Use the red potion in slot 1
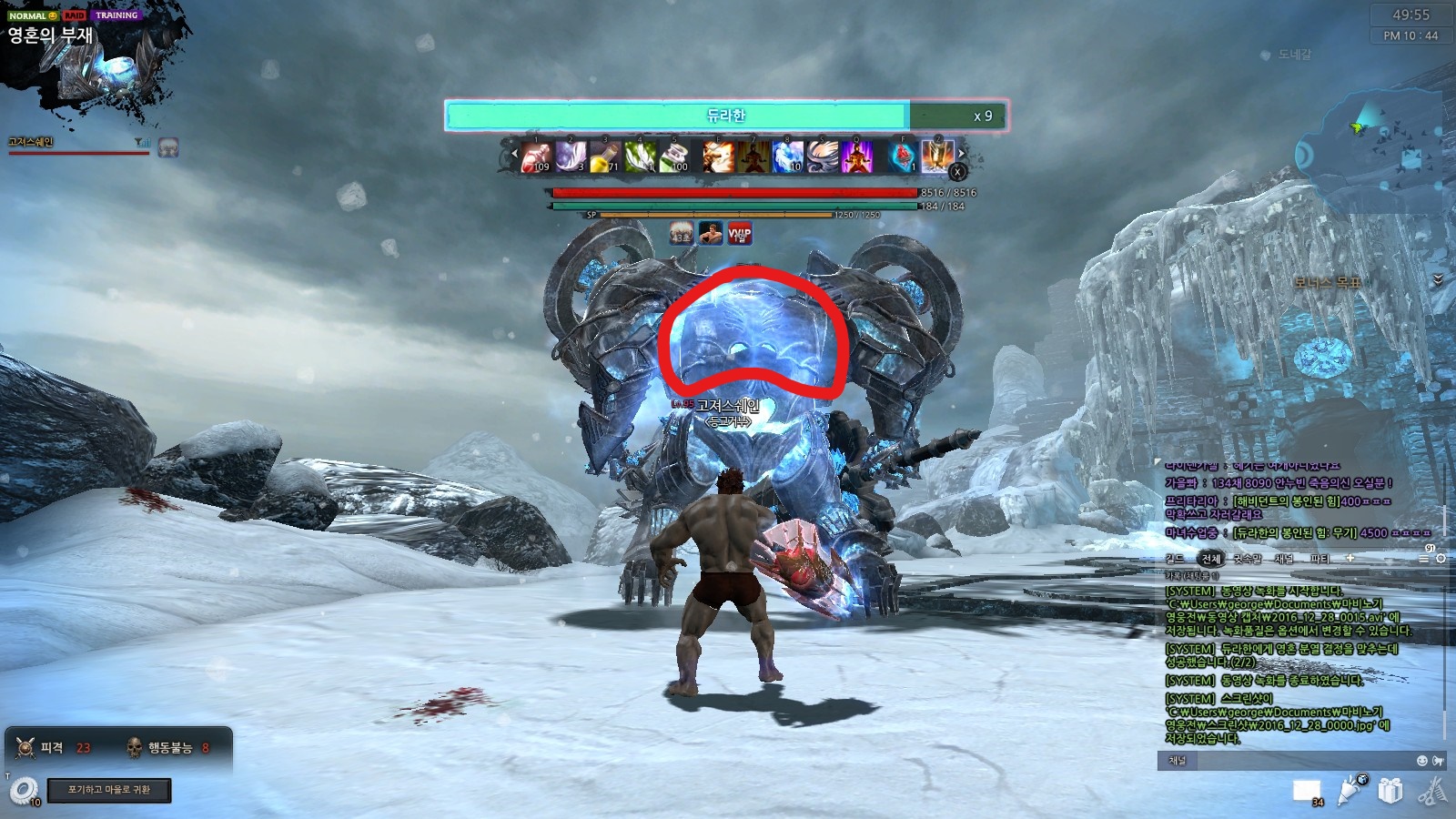This screenshot has width=1456, height=819. pos(537,157)
